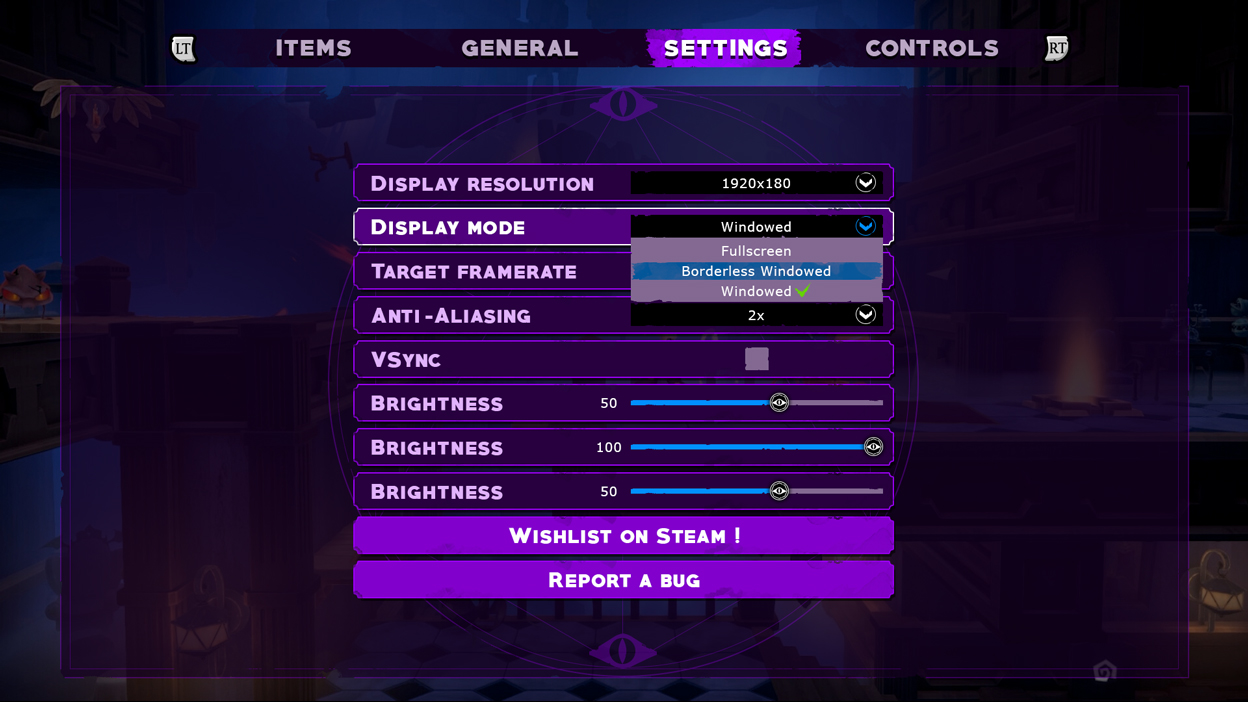Select Borderless Windowed option
Screen dimensions: 1248x702
(756, 271)
